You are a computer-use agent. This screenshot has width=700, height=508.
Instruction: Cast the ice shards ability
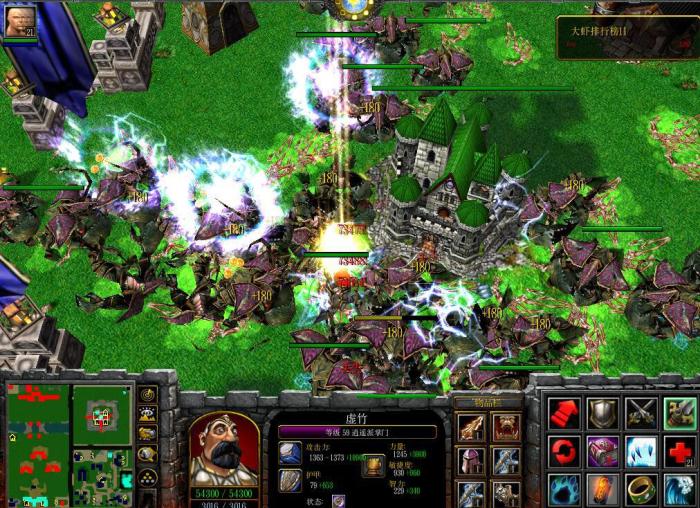pyautogui.click(x=641, y=451)
